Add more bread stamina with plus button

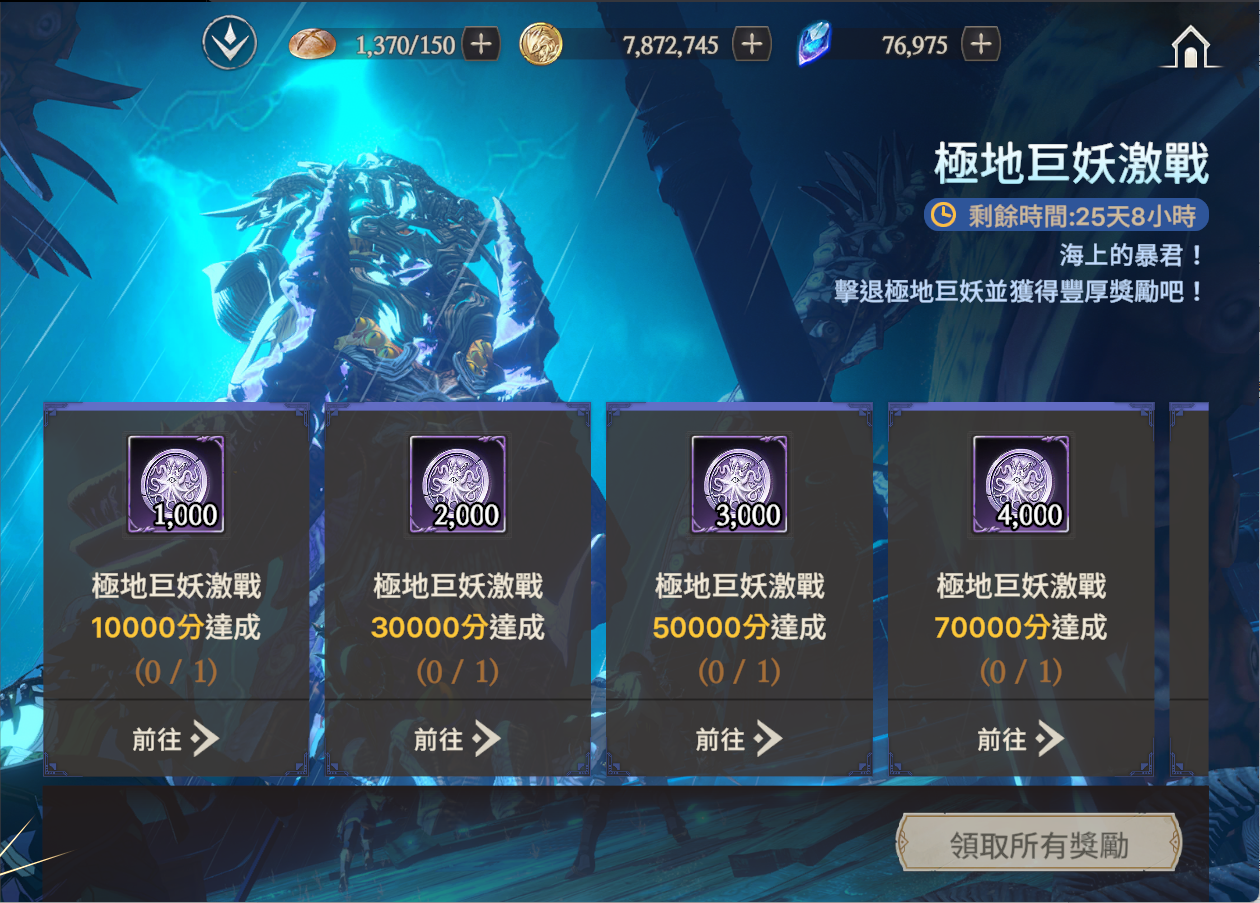(x=481, y=44)
